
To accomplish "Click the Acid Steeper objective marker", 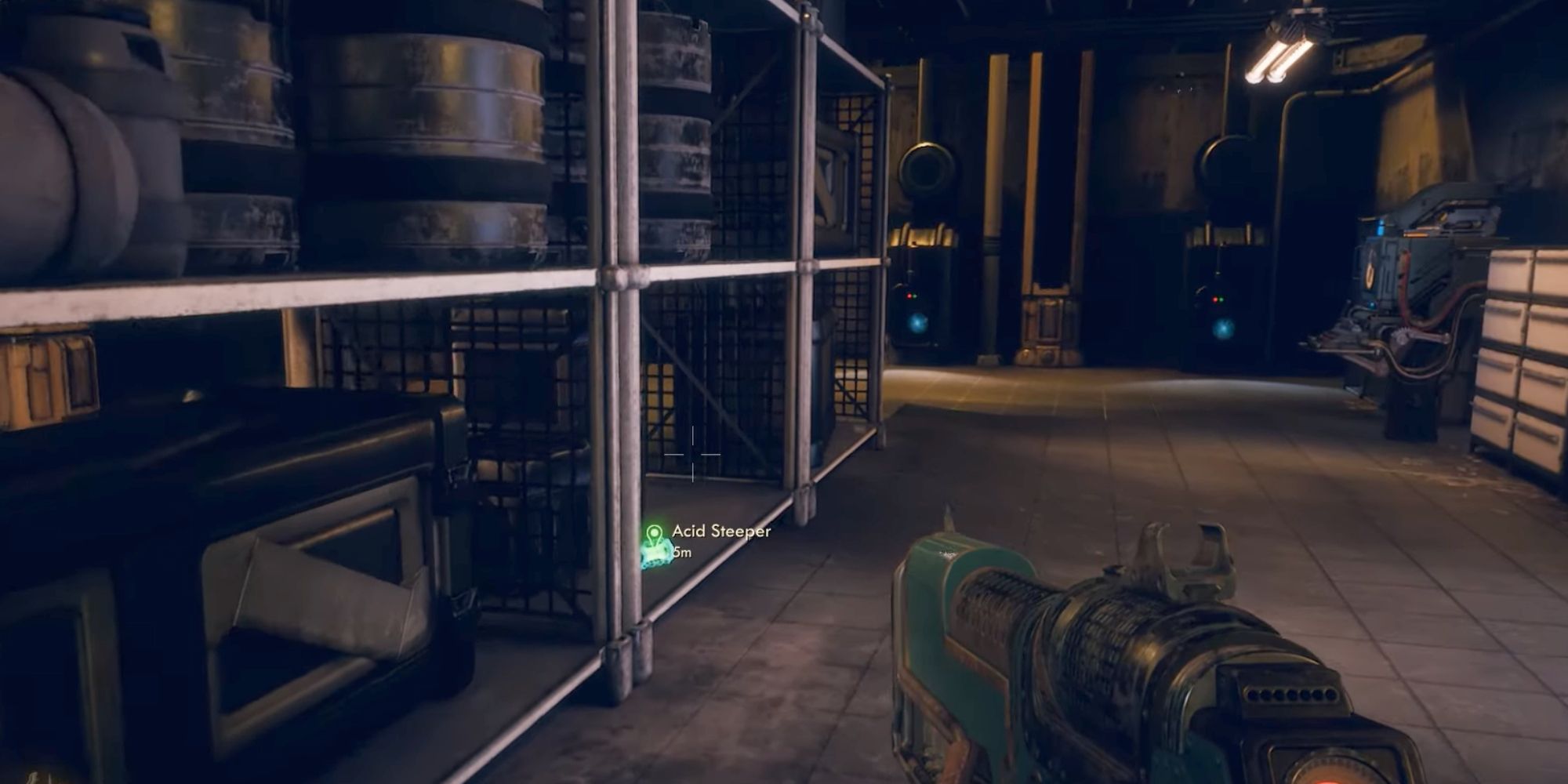I will (655, 535).
